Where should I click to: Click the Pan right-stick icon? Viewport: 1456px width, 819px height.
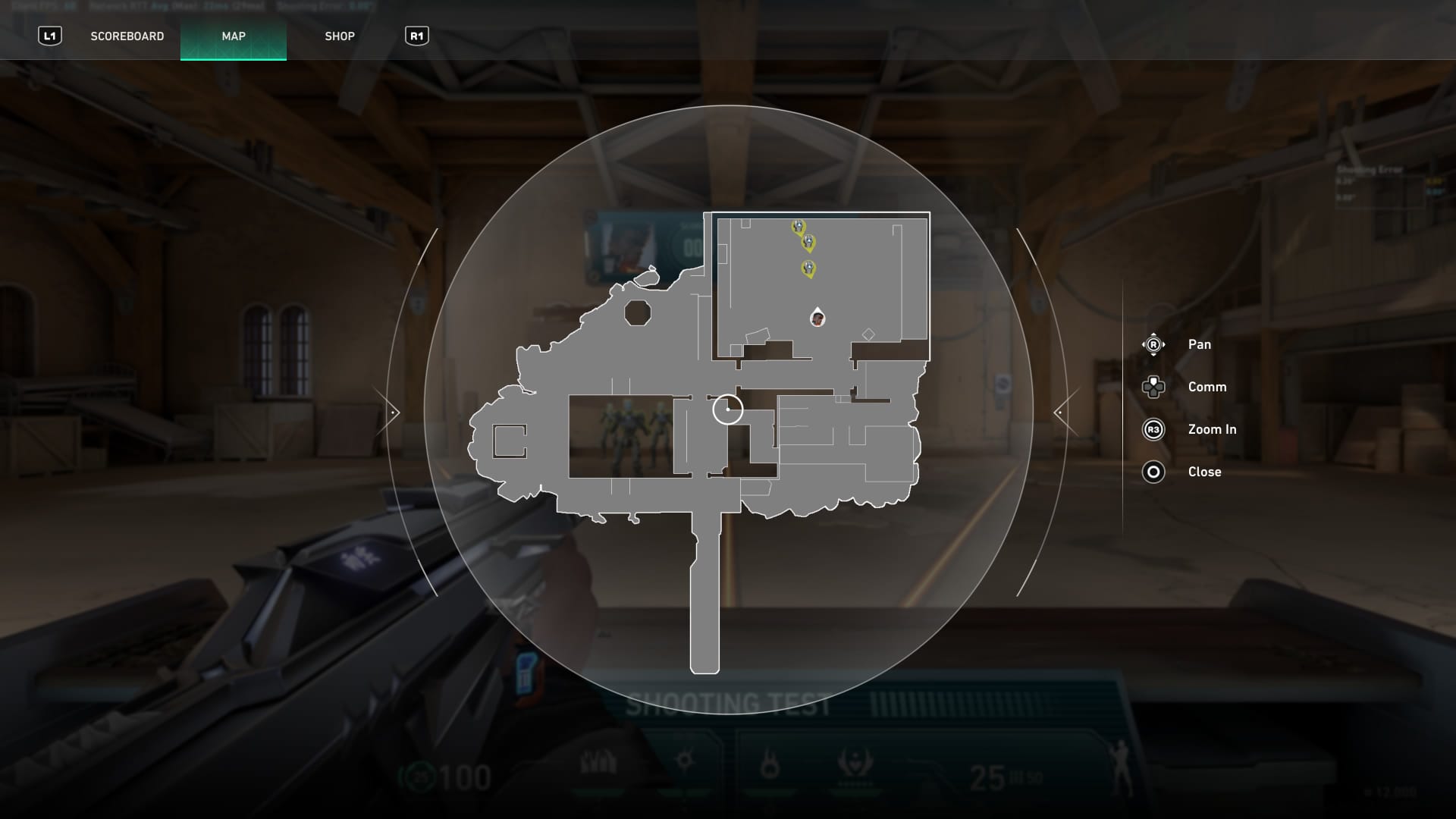coord(1153,344)
